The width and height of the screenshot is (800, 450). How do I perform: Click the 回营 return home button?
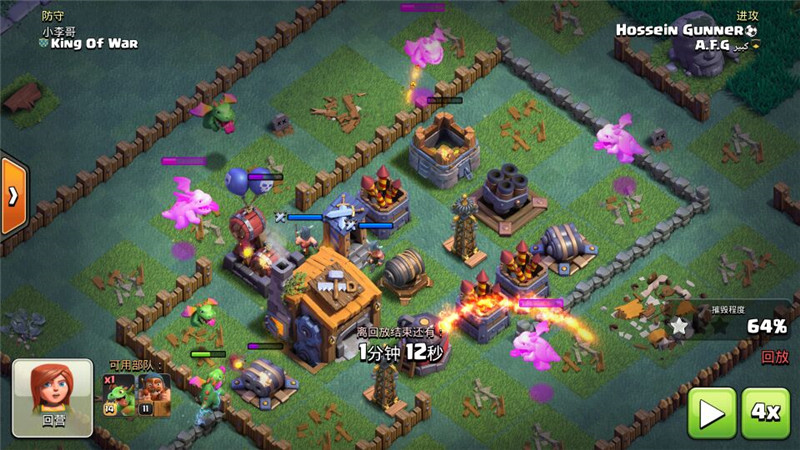53,395
